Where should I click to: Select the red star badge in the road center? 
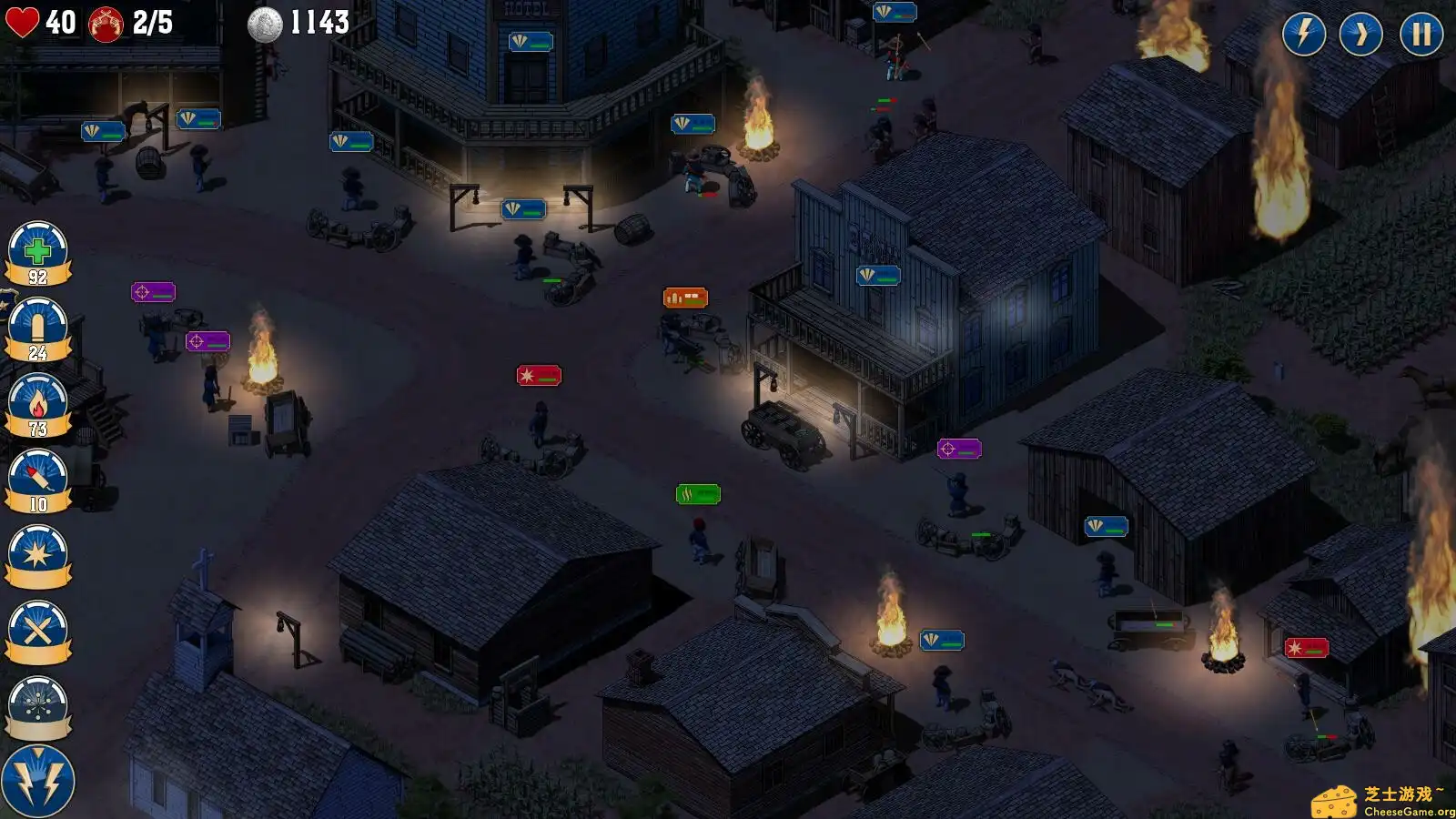pos(537,374)
